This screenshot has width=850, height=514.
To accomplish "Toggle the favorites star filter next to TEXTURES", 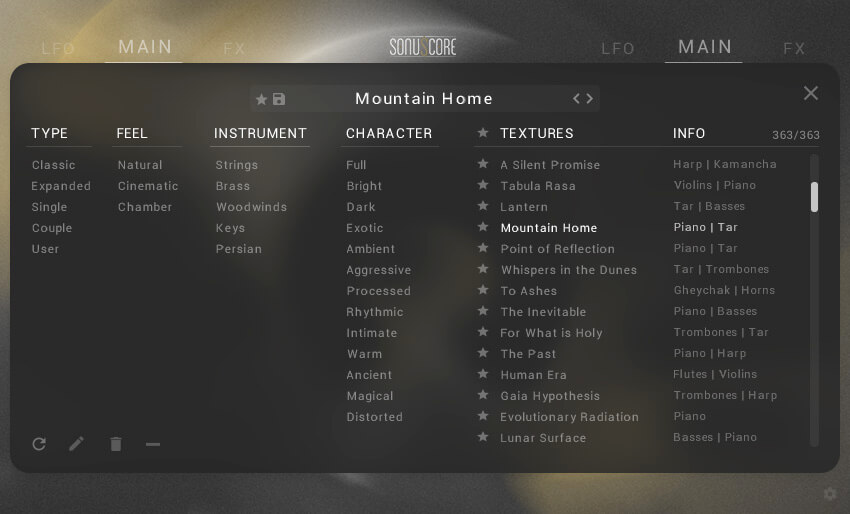I will pyautogui.click(x=483, y=133).
